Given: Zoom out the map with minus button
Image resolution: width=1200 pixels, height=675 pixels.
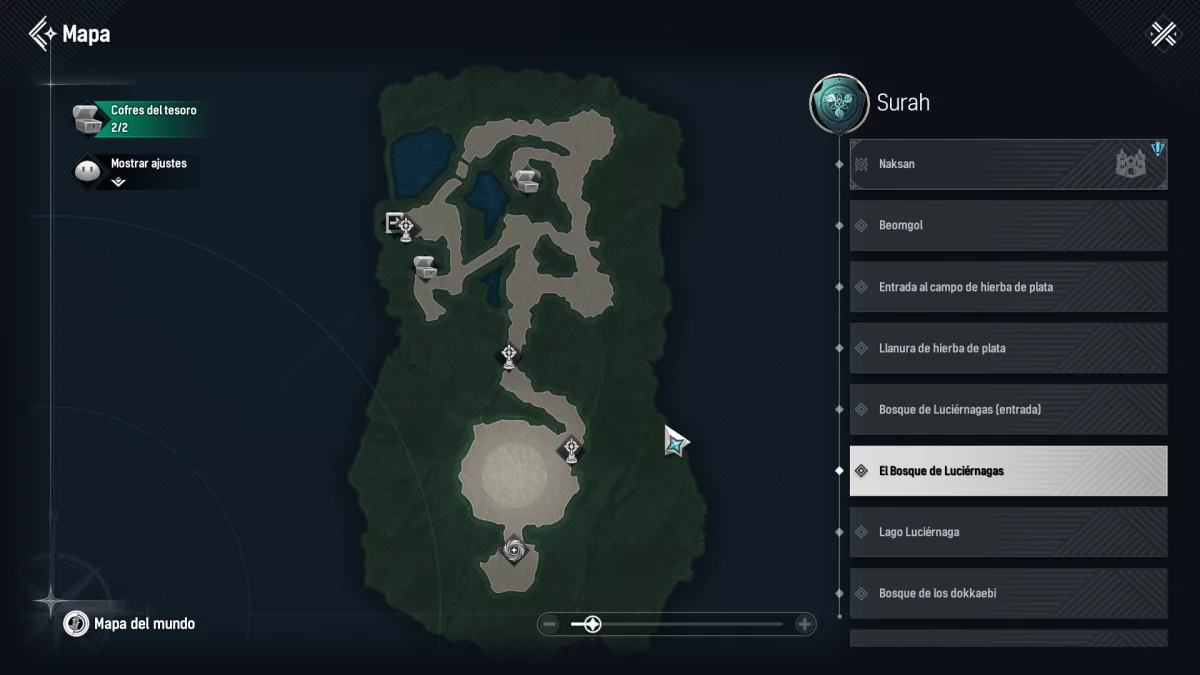Looking at the screenshot, I should 549,625.
